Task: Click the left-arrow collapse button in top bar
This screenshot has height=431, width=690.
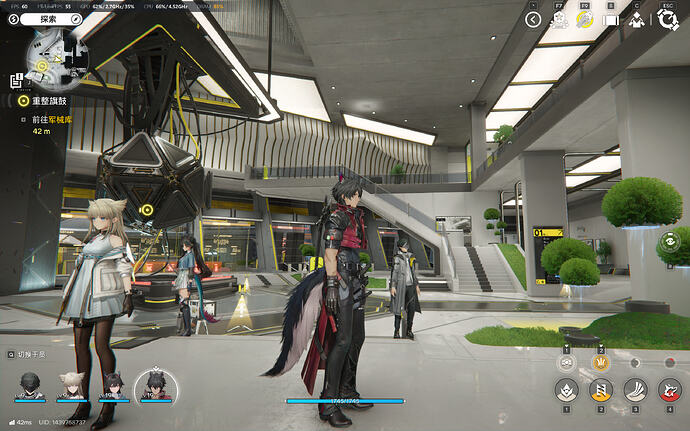Action: point(532,19)
